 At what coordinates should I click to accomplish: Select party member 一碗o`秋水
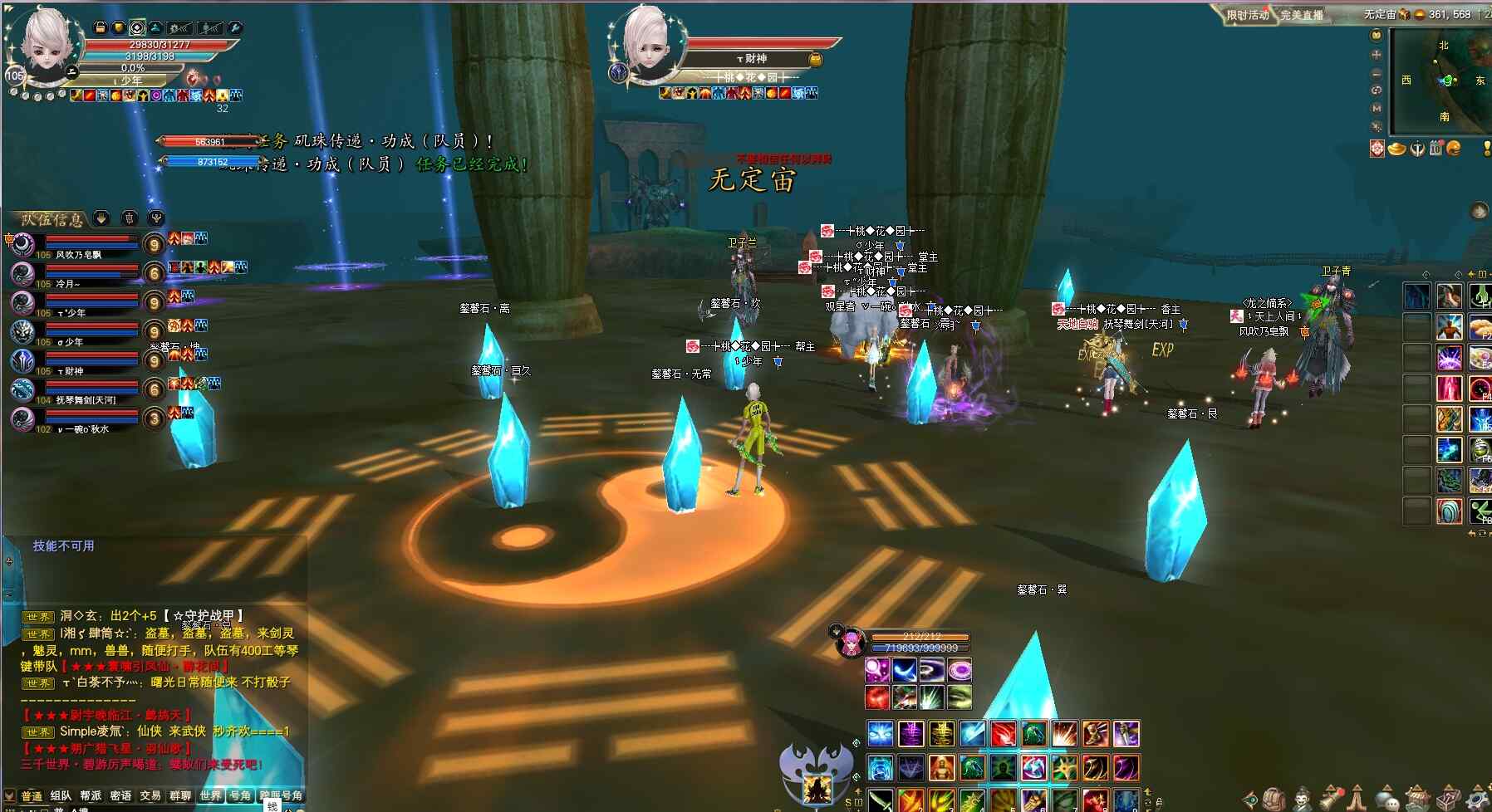(x=83, y=429)
